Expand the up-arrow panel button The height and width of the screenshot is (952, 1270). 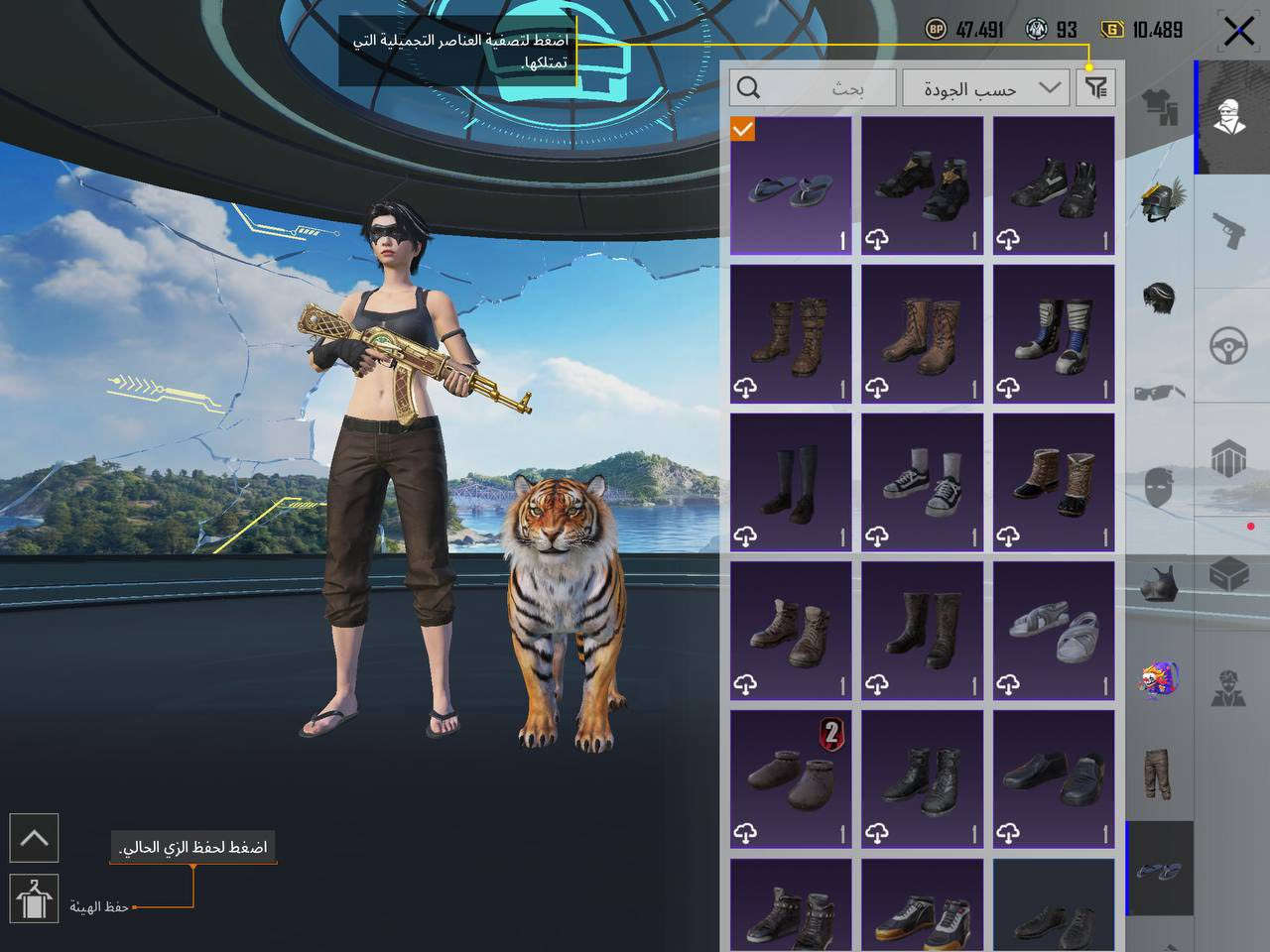point(34,838)
